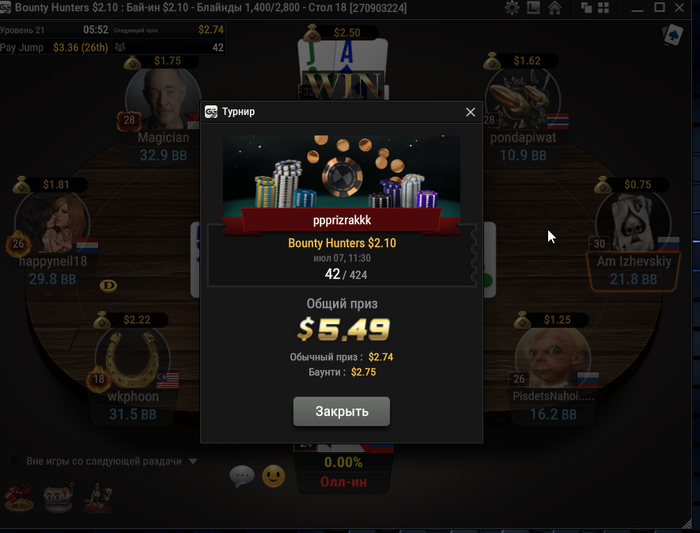
Task: Click the Закрыть button in tournament dialog
Action: [x=341, y=411]
